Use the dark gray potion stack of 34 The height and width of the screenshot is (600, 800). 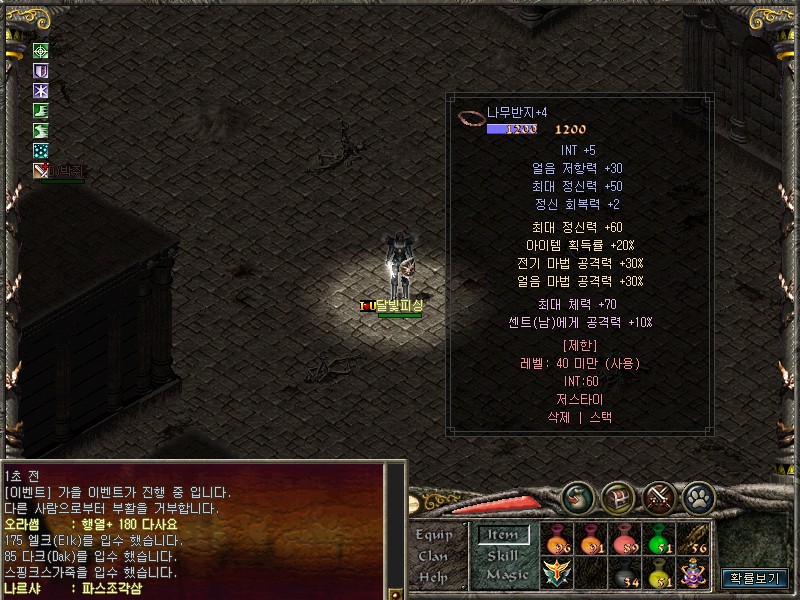pyautogui.click(x=625, y=573)
